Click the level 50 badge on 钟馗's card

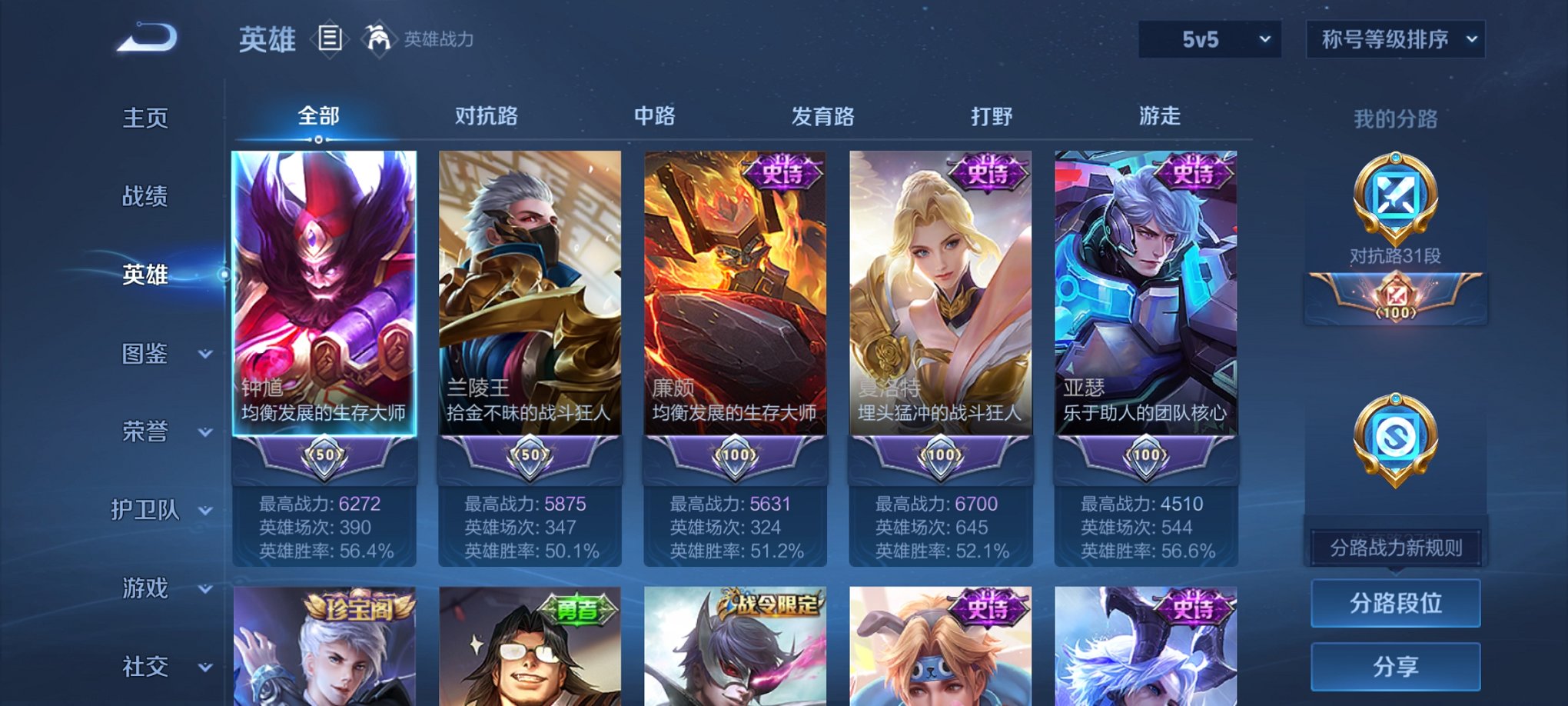tap(323, 455)
